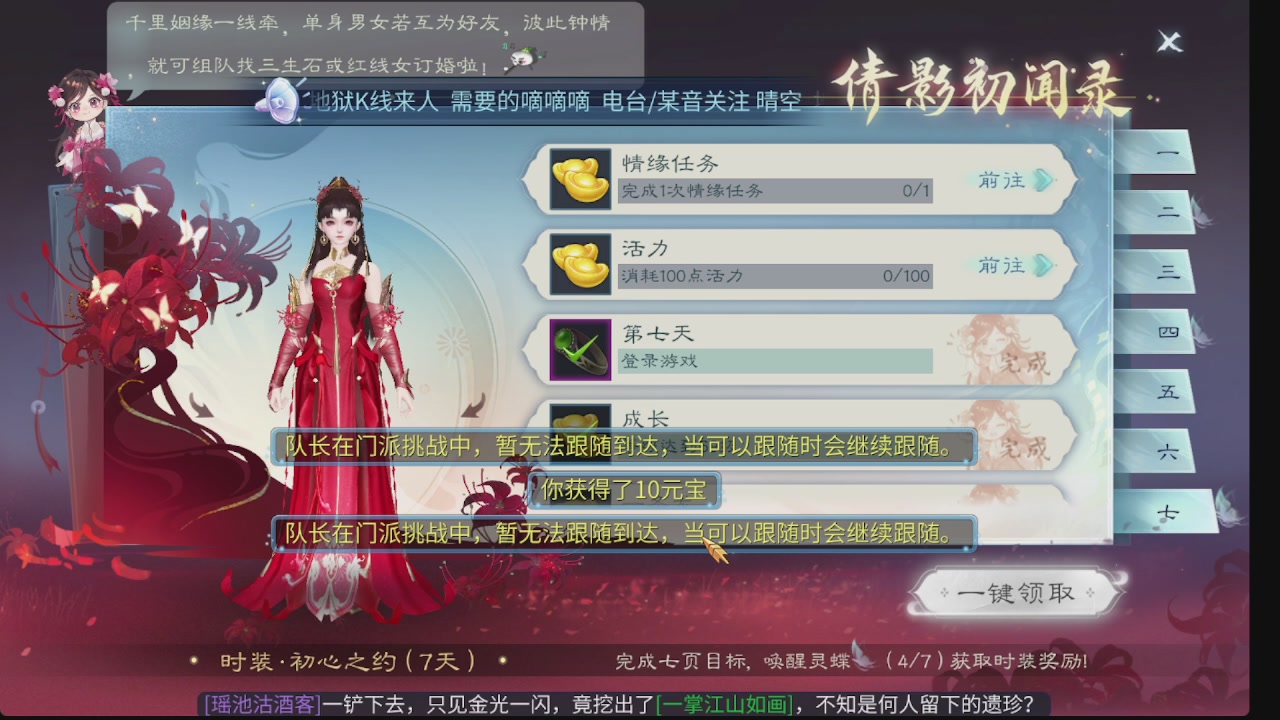Switch to page 五 tab
1280x720 pixels.
click(x=1166, y=391)
